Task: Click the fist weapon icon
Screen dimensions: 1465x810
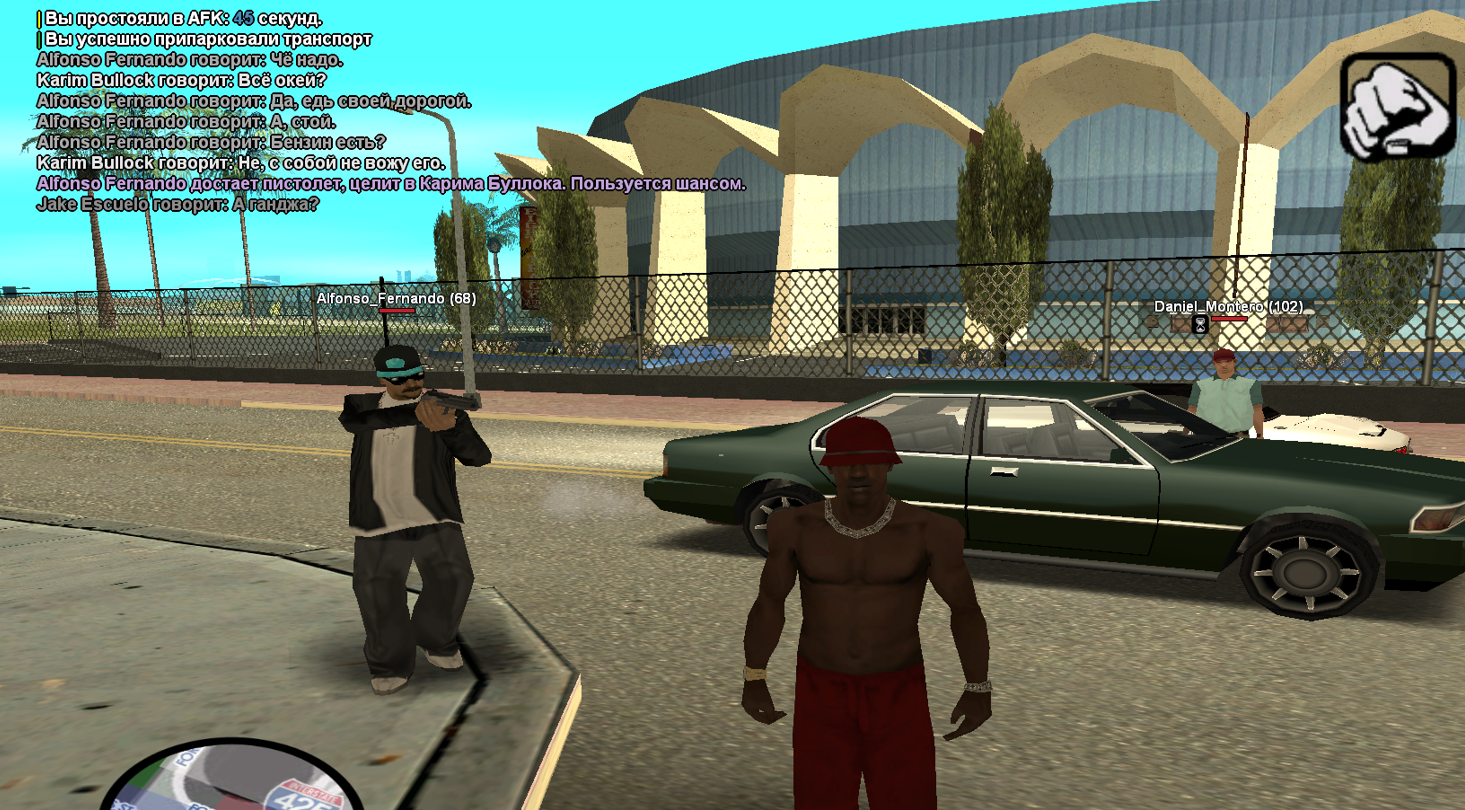Action: tap(1397, 107)
